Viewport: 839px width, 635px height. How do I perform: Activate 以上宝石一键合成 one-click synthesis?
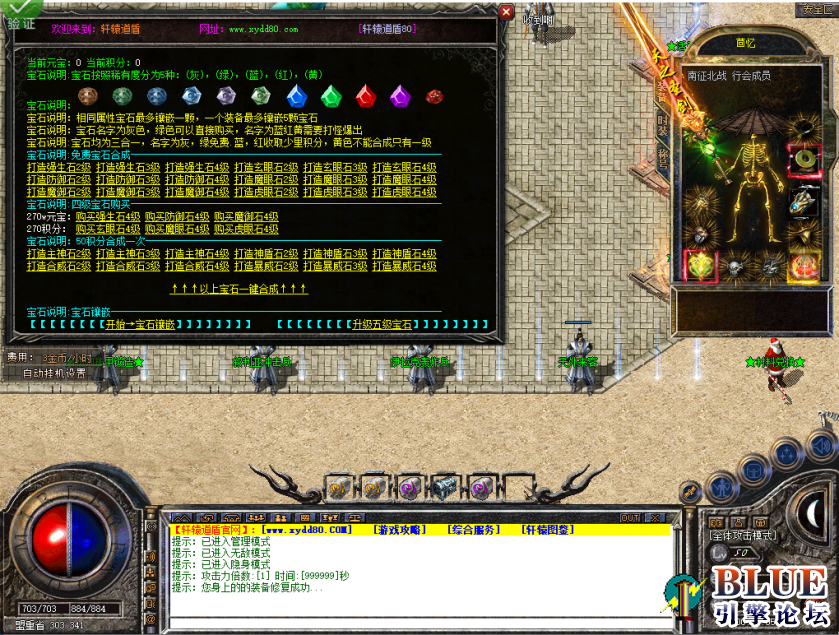pyautogui.click(x=238, y=289)
